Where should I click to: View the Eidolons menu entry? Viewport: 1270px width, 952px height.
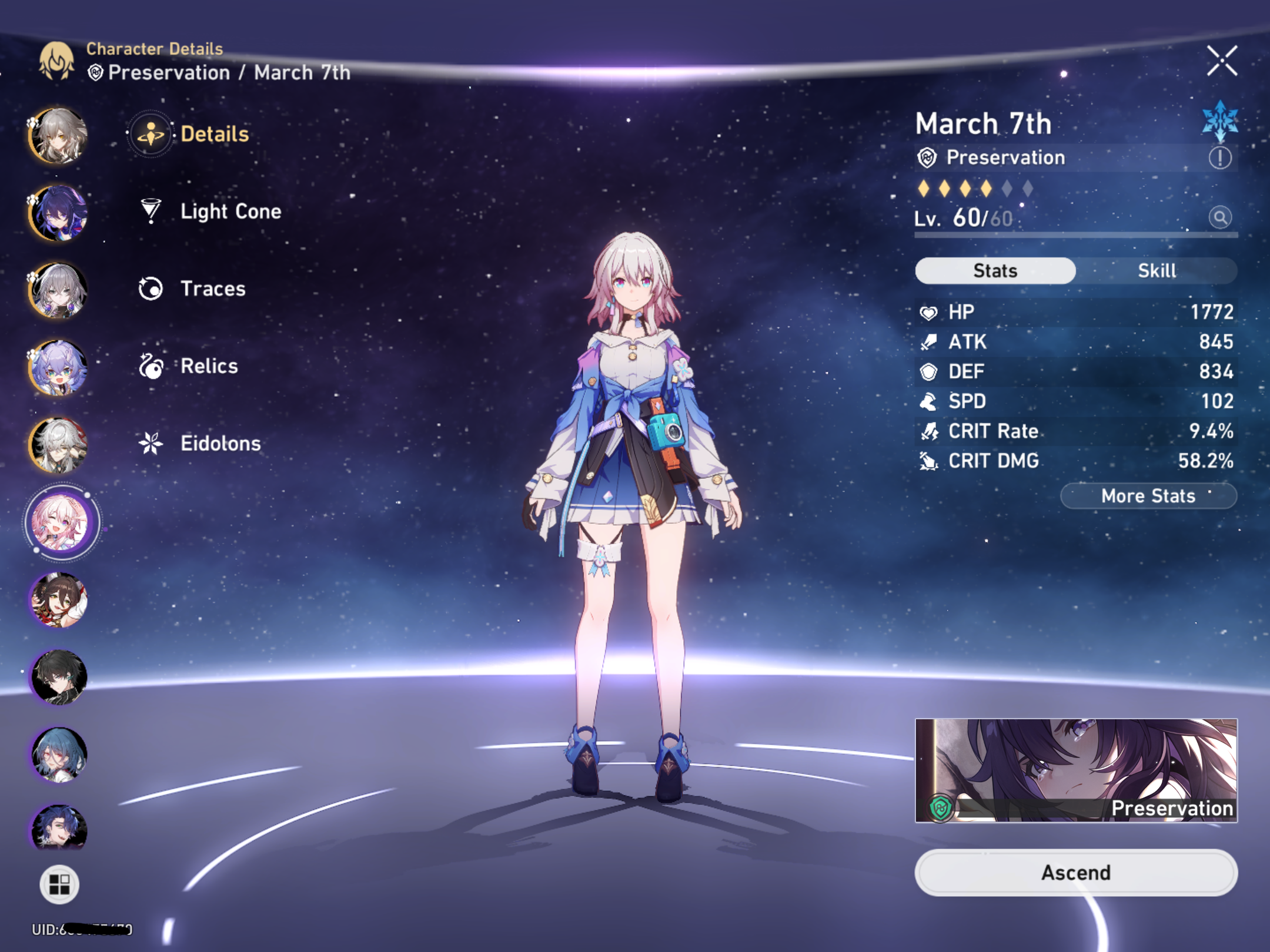point(220,443)
